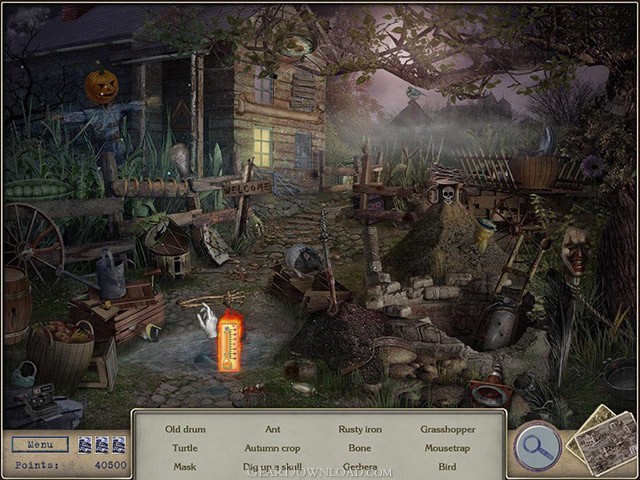Select the 'Autumn crop' list entry
Viewport: 640px width, 480px height.
pyautogui.click(x=272, y=448)
